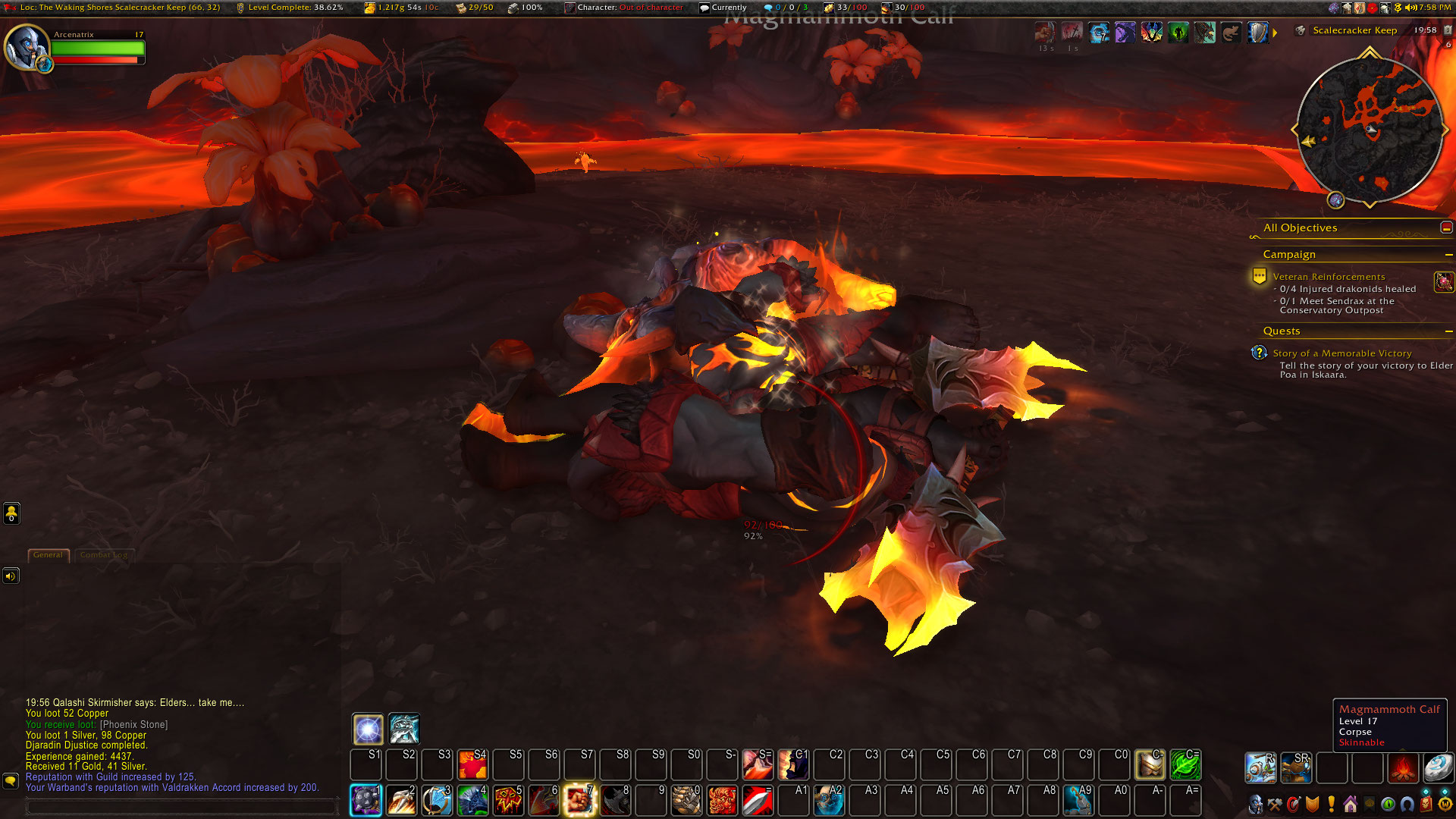The height and width of the screenshot is (819, 1456).
Task: Collapse the Campaign objectives section
Action: [x=1448, y=255]
